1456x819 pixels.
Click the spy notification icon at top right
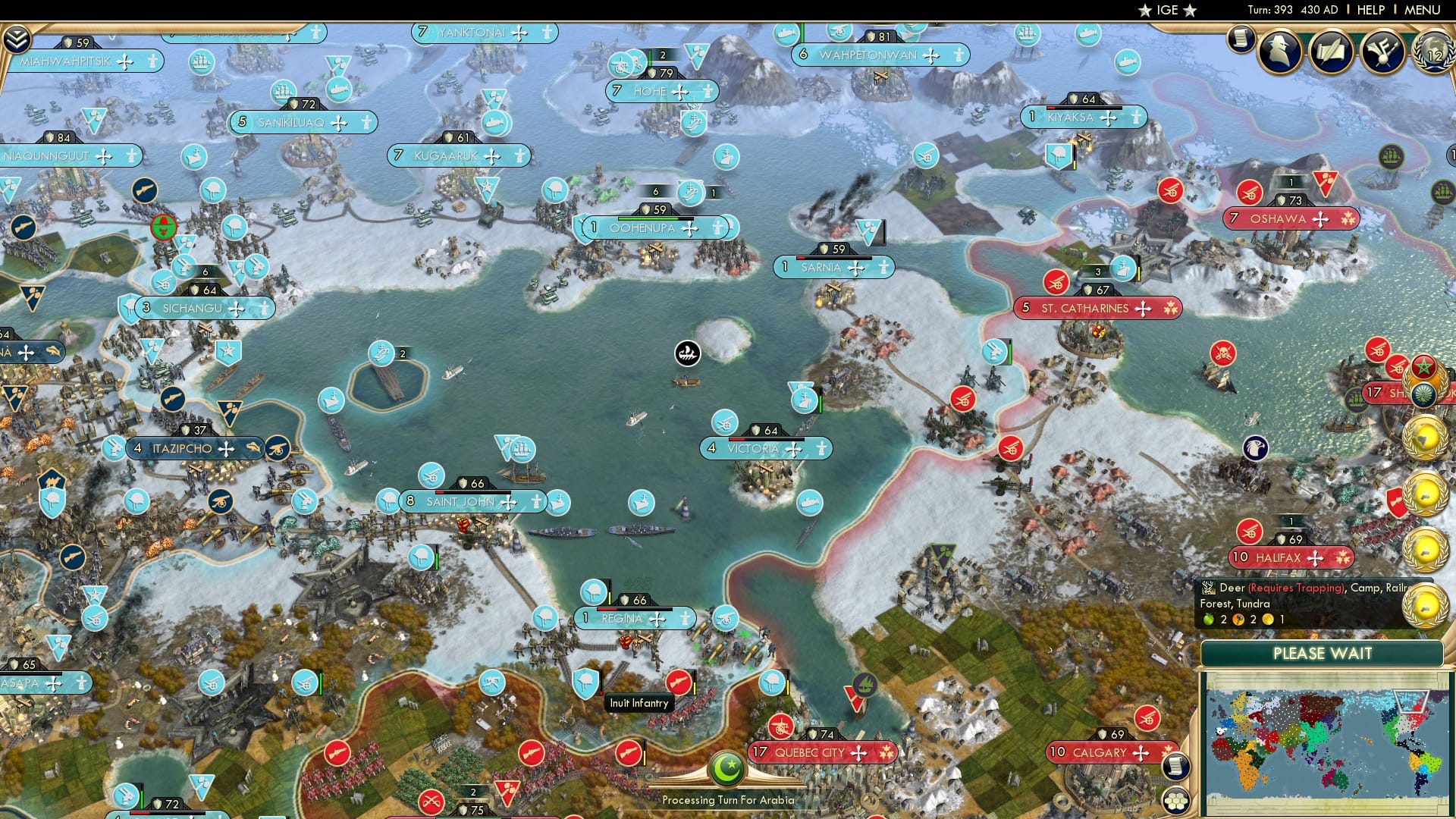1279,53
